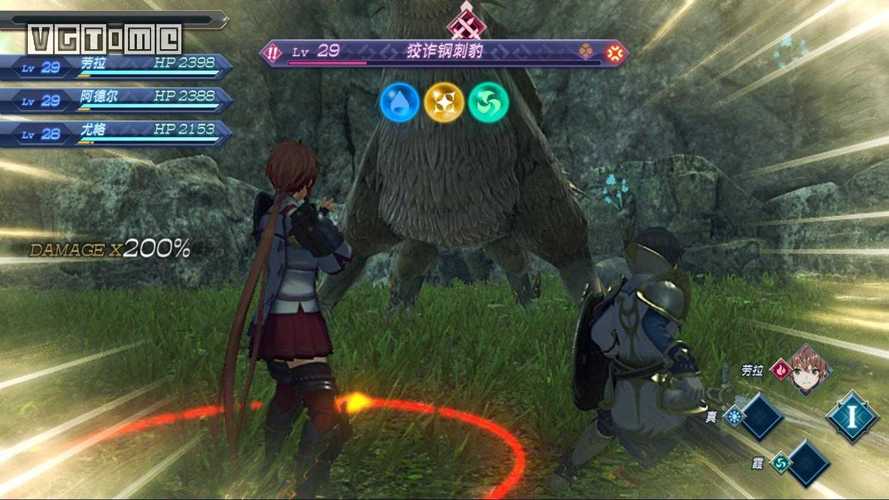Switch to the ice blade 真
The width and height of the screenshot is (889, 500).
tap(762, 416)
